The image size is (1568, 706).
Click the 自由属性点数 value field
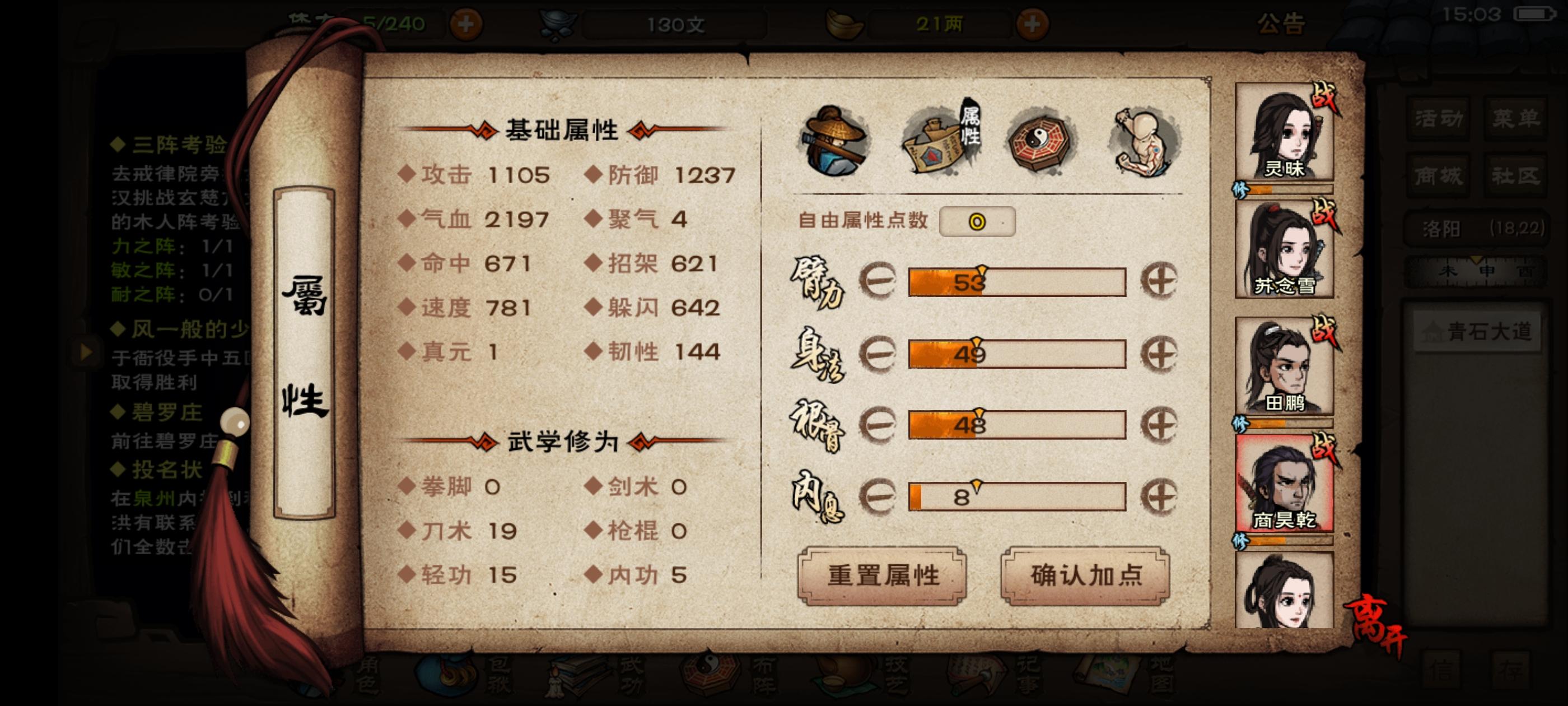979,223
